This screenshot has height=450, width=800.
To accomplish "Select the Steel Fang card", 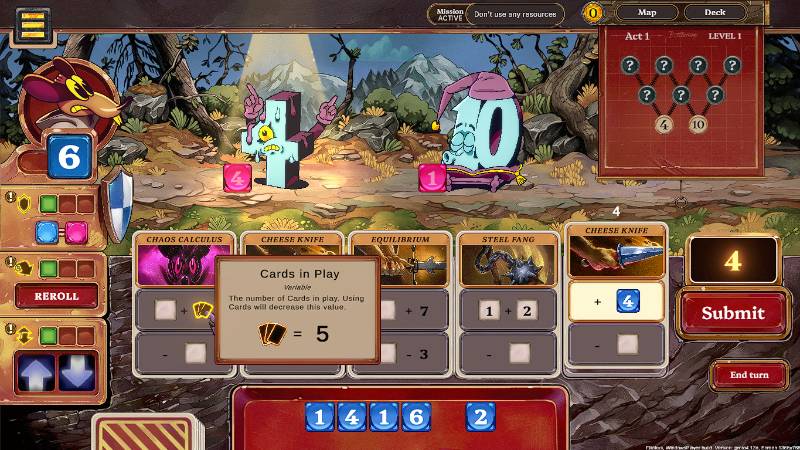I will (505, 264).
